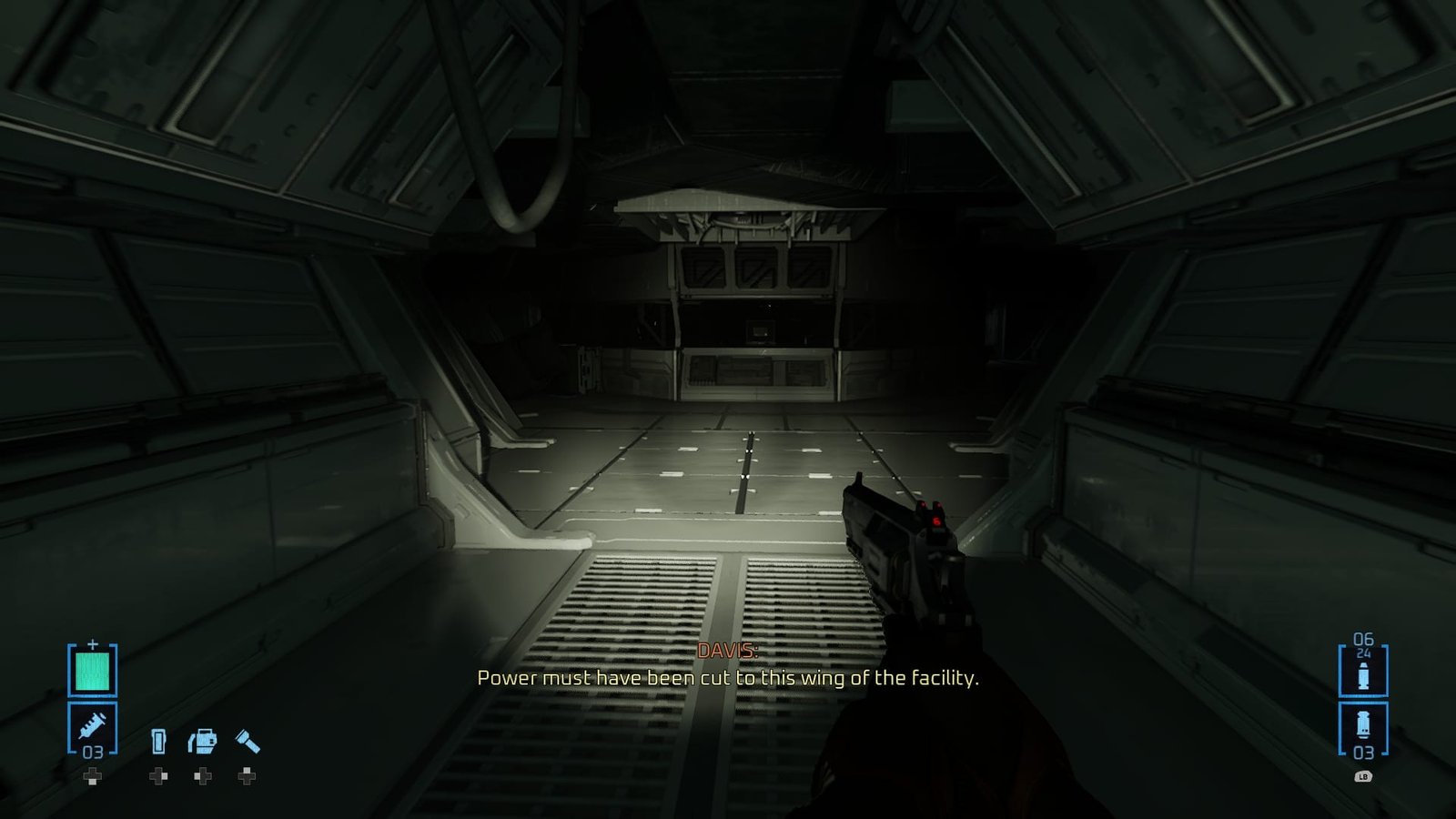Select the welding tool icon
This screenshot has width=1456, height=819.
(202, 742)
